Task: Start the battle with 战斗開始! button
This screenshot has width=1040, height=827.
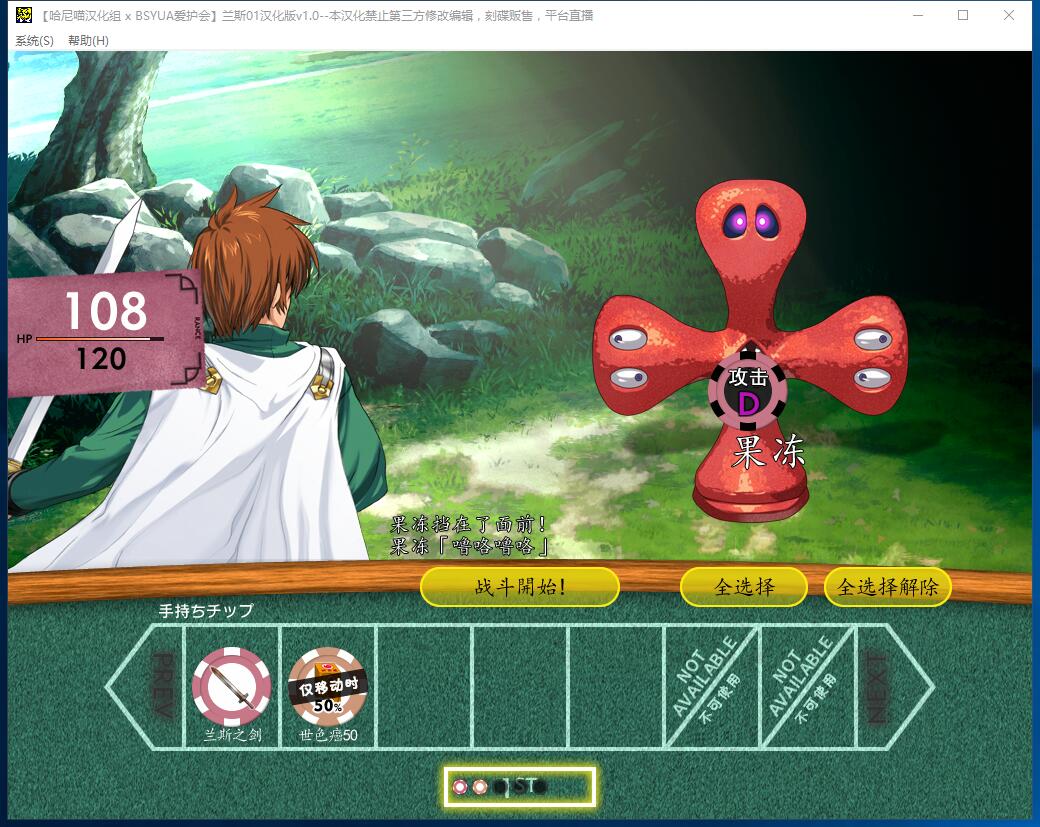Action: 519,587
